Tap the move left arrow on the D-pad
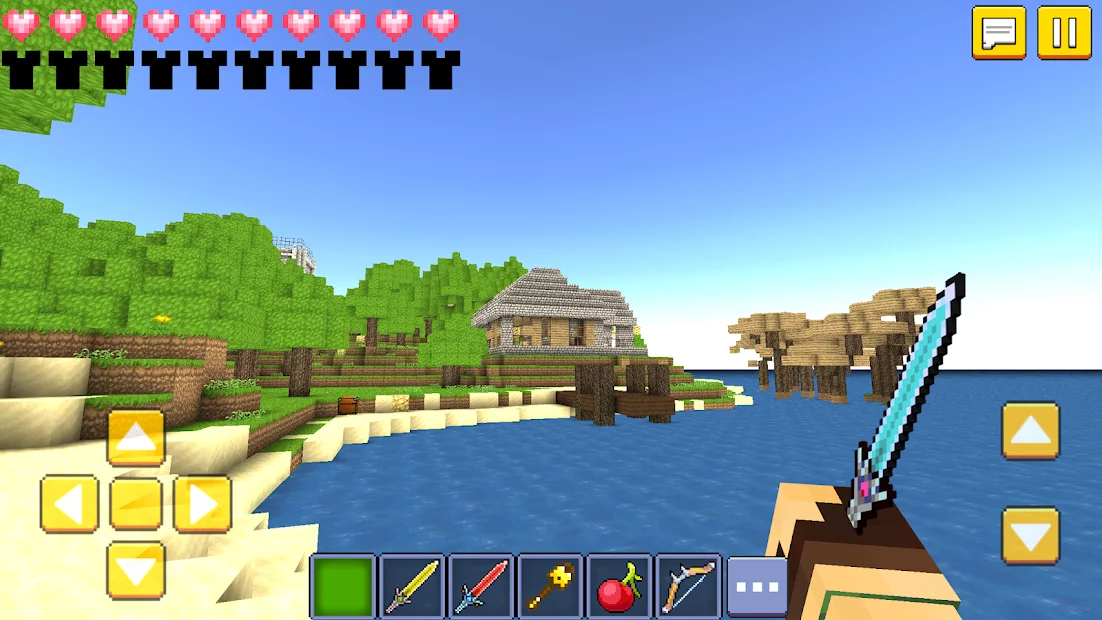1102x620 pixels. [69, 503]
